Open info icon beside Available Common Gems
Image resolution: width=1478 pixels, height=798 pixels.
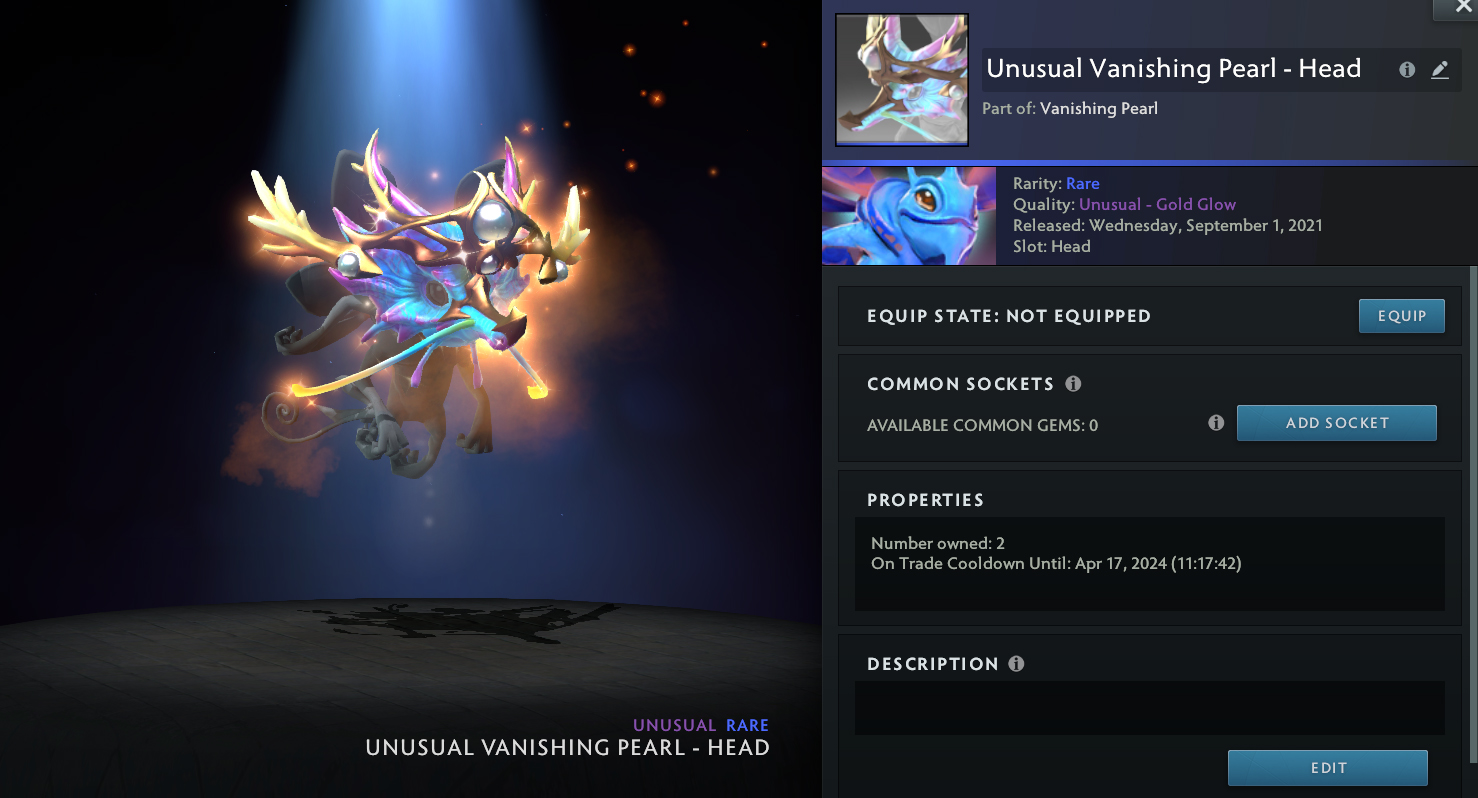click(1216, 423)
